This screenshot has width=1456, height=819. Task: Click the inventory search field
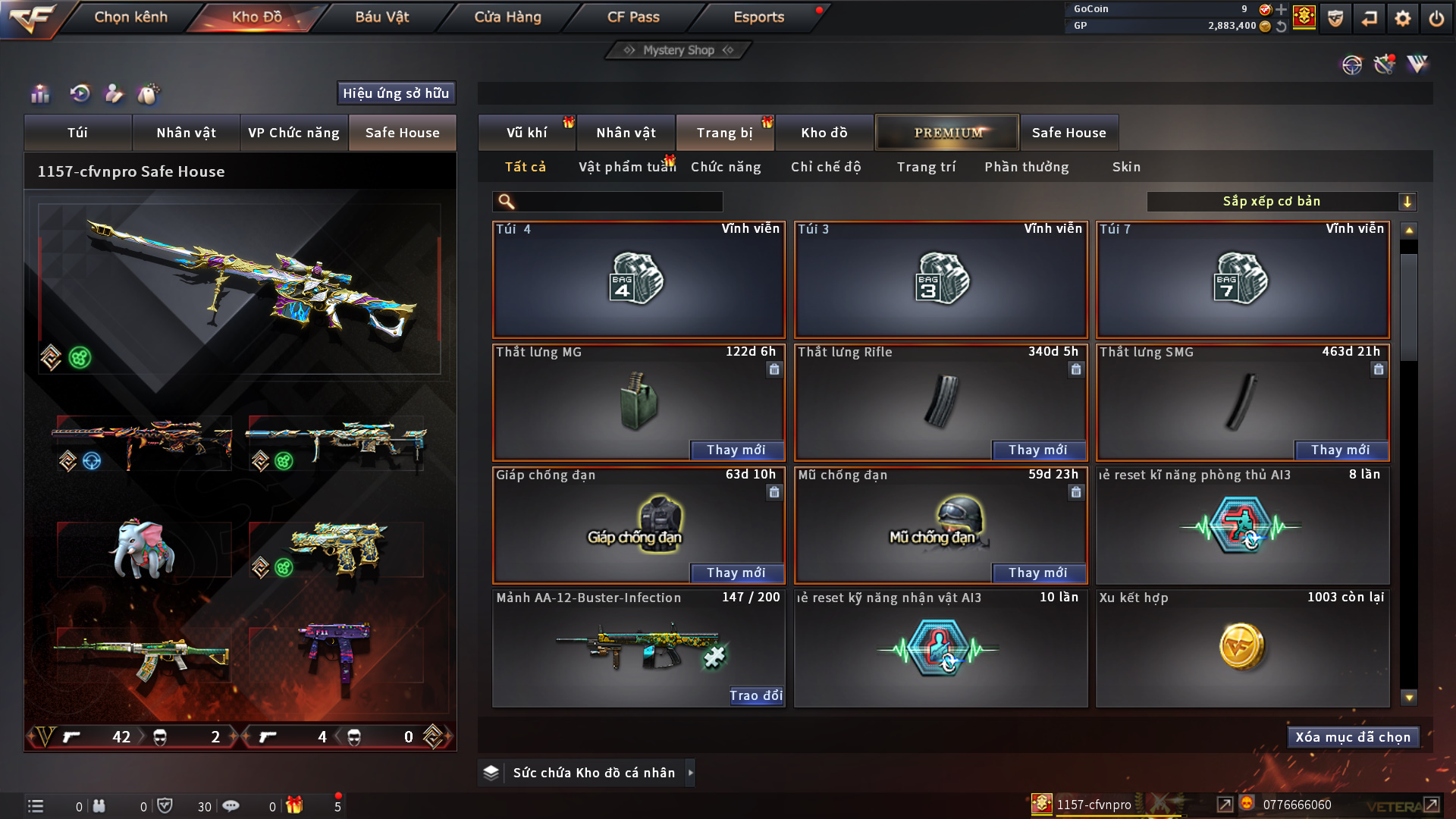[618, 202]
